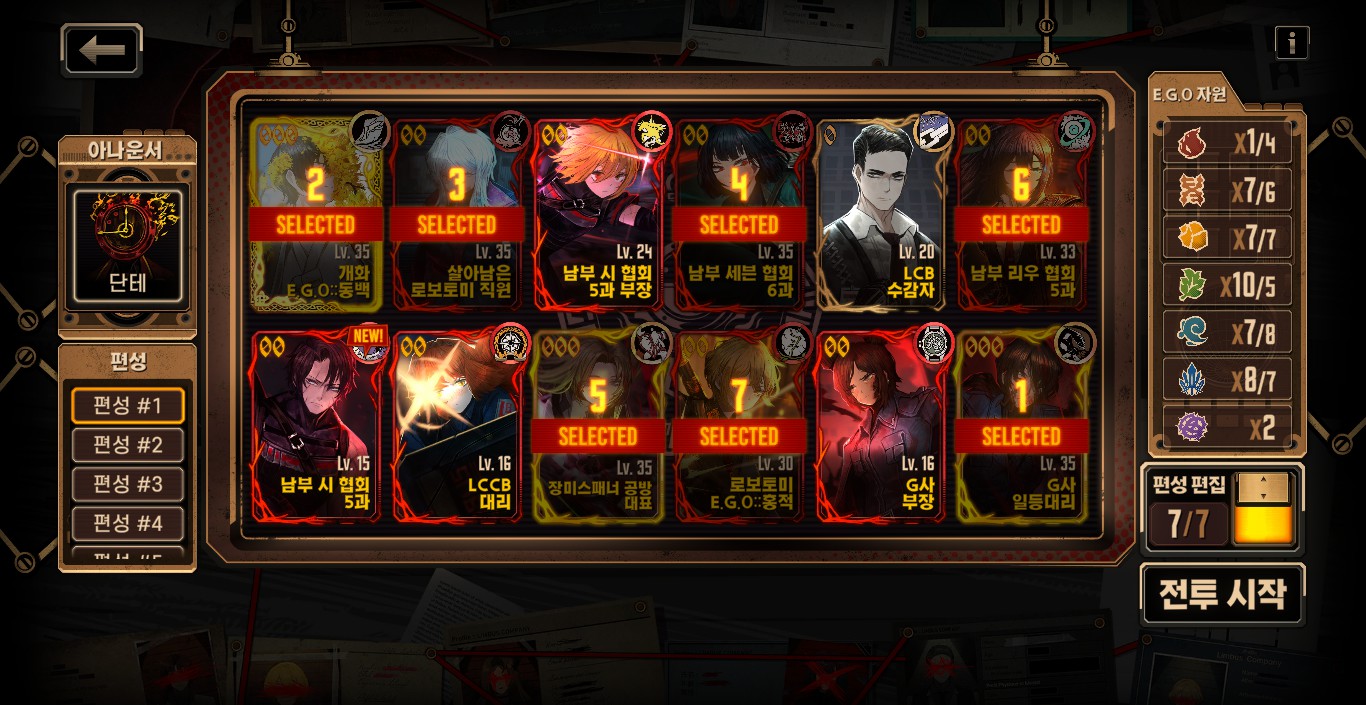Select the 남부 시 협회 5과 부장 card
This screenshot has height=705, width=1366.
coord(598,215)
